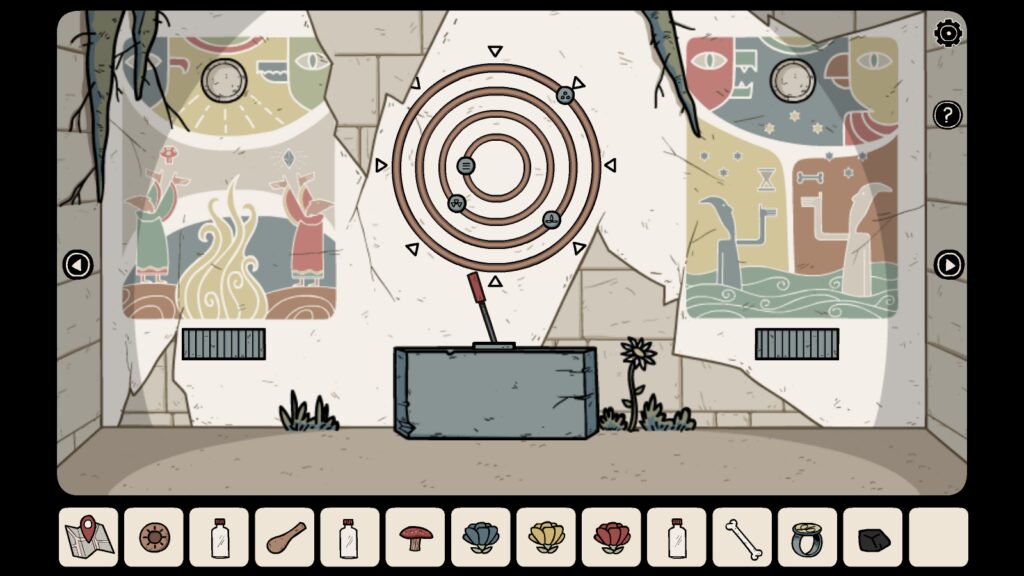Screen dimensions: 1024x576
Task: Select the brown sun disc item
Action: click(154, 537)
